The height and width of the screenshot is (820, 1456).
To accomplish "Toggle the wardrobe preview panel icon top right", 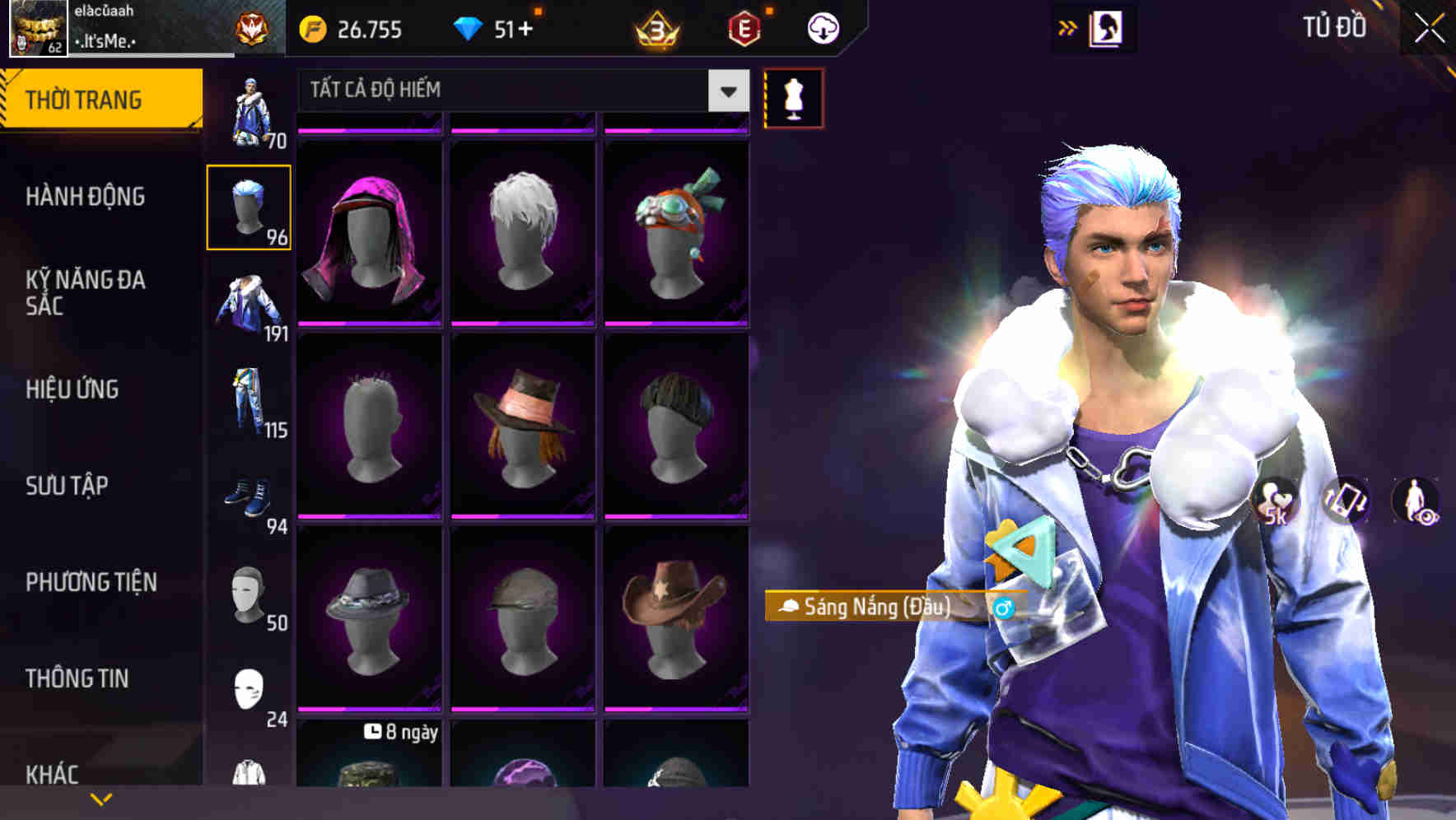I will 1108,27.
